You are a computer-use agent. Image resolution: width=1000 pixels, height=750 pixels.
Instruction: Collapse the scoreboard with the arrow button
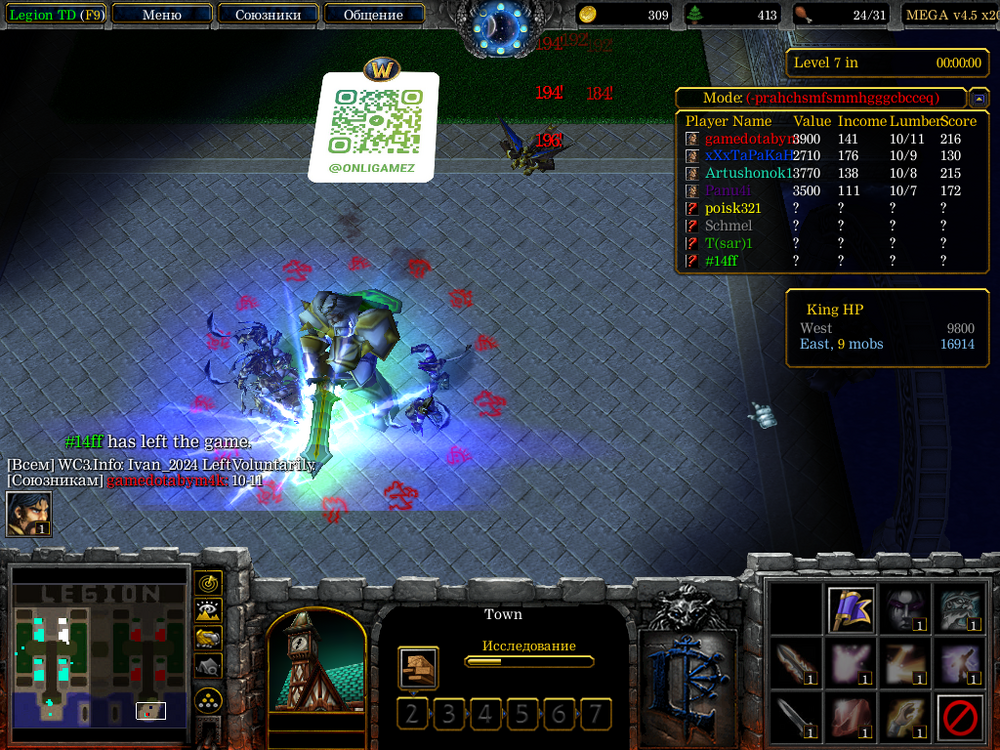[x=979, y=98]
